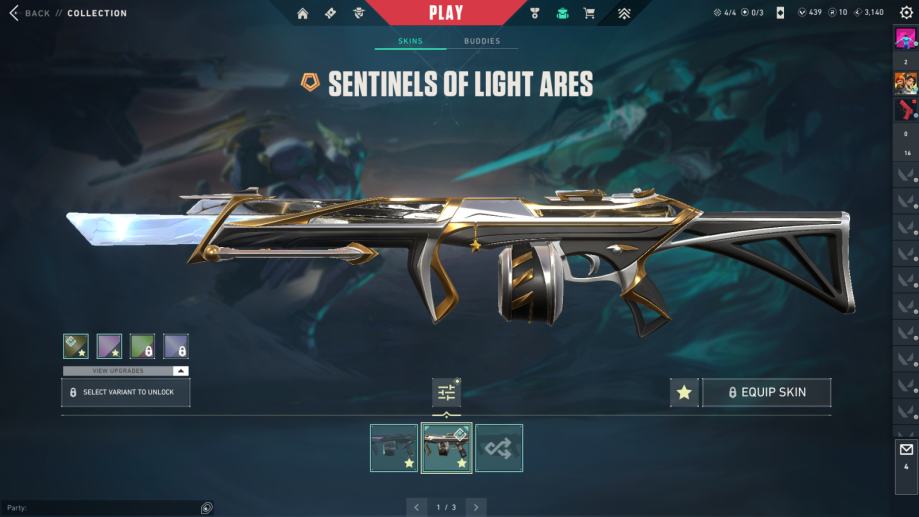Open the skin filter sliders button
The width and height of the screenshot is (919, 517).
(446, 393)
